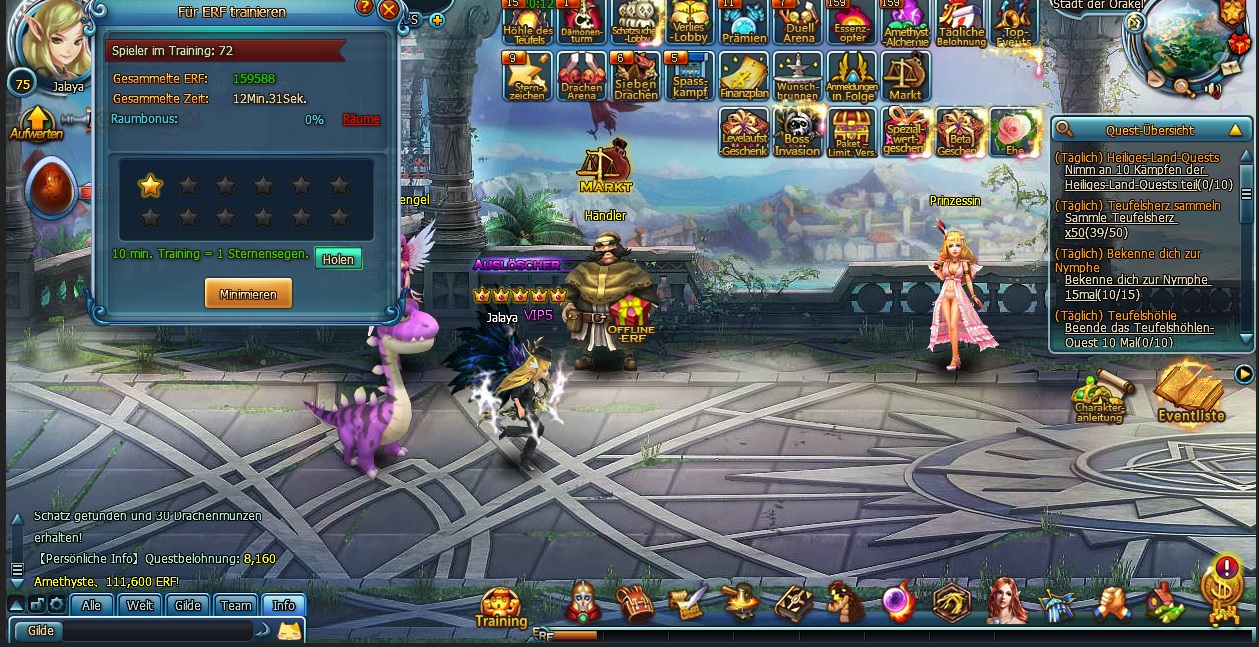Open the Wunschbrunnen fountain icon

pos(797,77)
